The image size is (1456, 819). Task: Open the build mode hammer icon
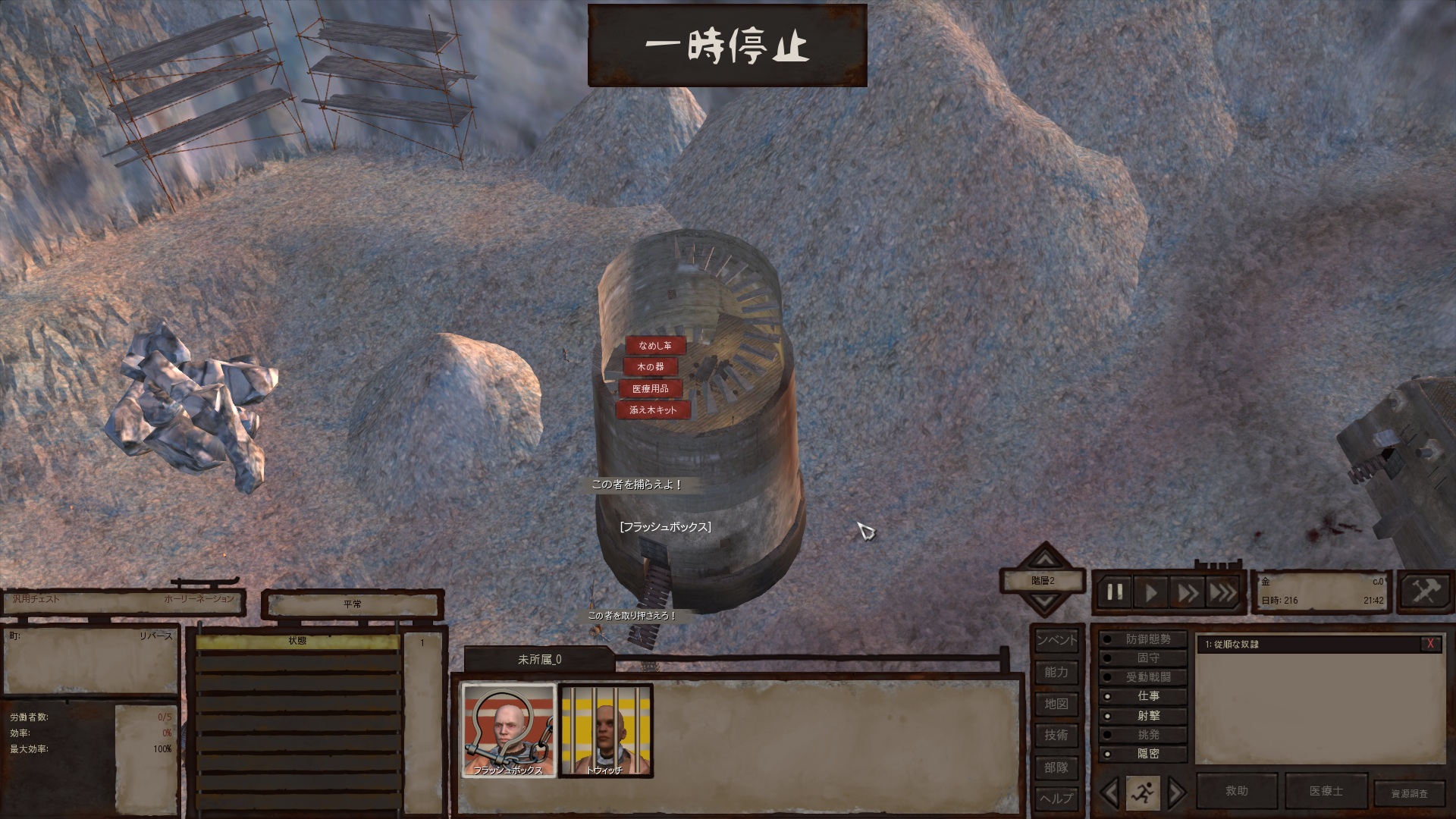point(1425,591)
